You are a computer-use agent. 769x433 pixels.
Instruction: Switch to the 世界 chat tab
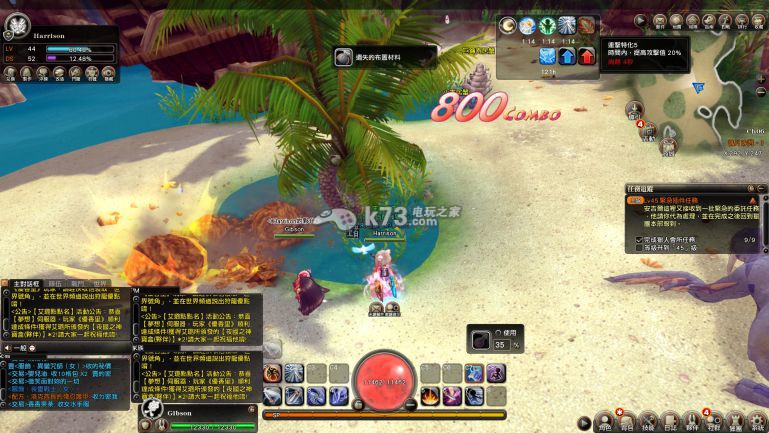pyautogui.click(x=99, y=283)
